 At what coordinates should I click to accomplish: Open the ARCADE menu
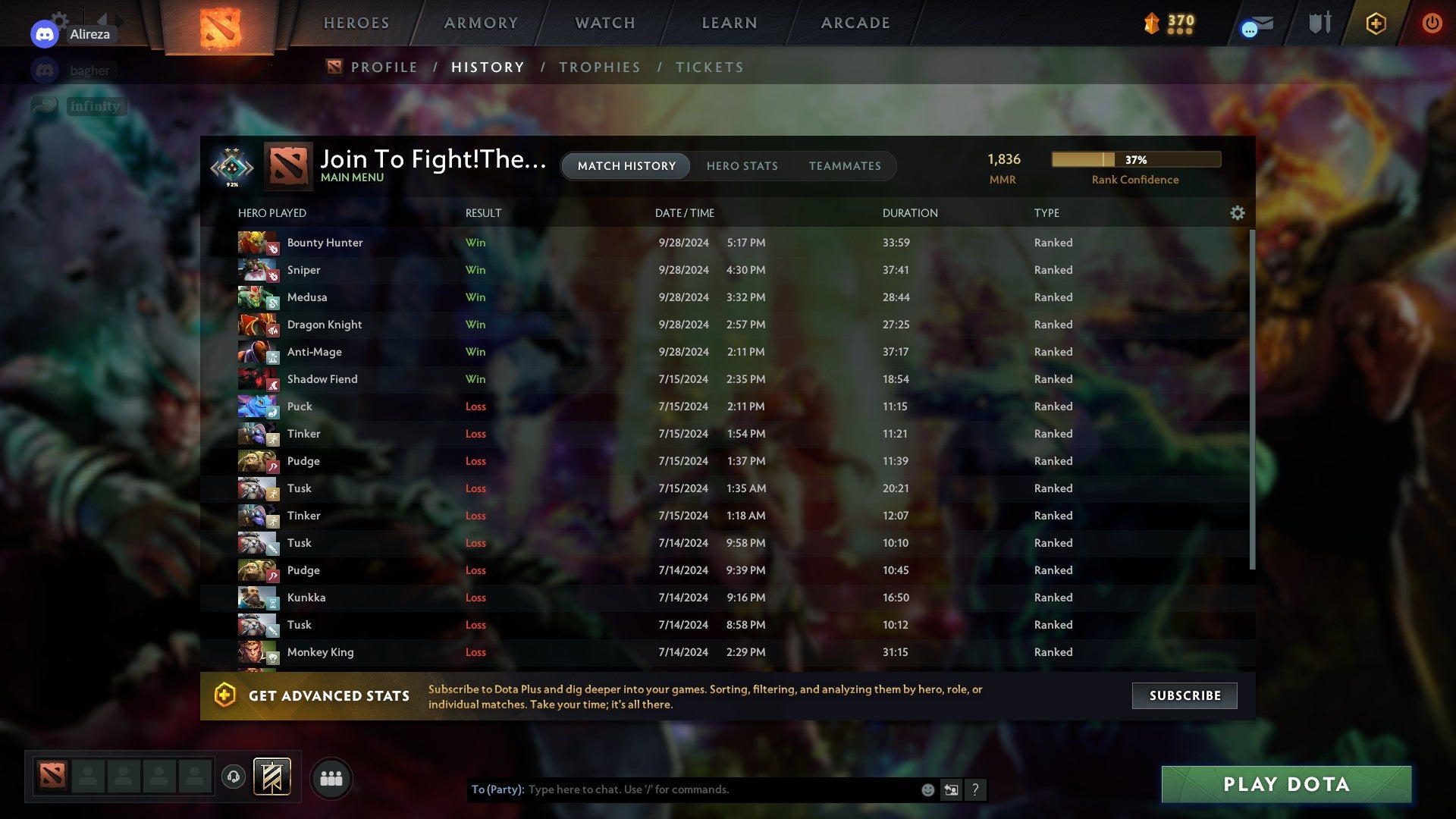point(854,23)
